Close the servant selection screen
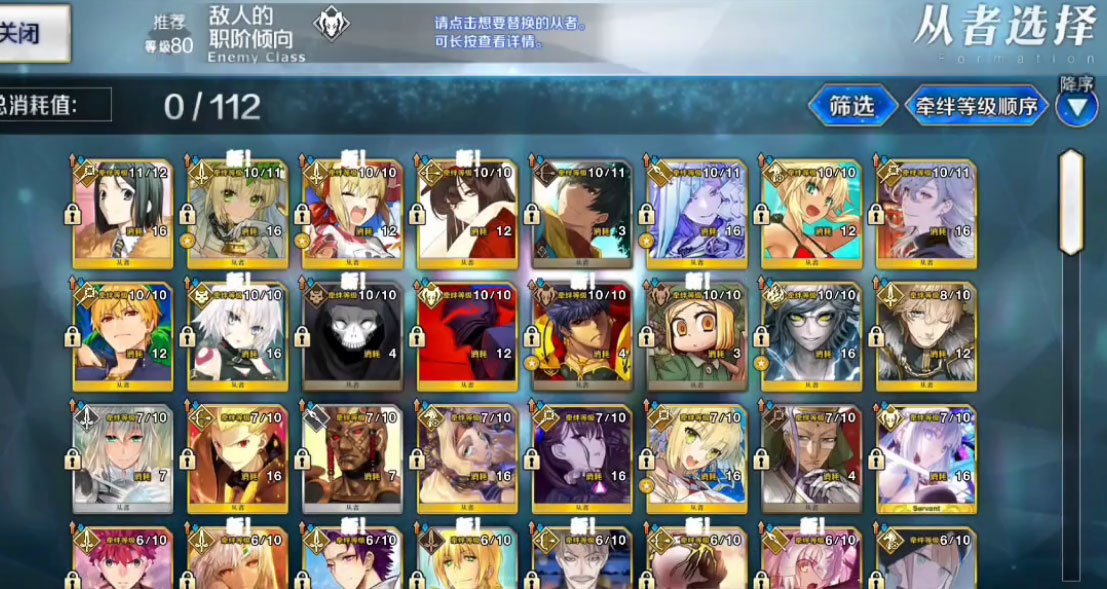This screenshot has height=589, width=1107. 30,32
